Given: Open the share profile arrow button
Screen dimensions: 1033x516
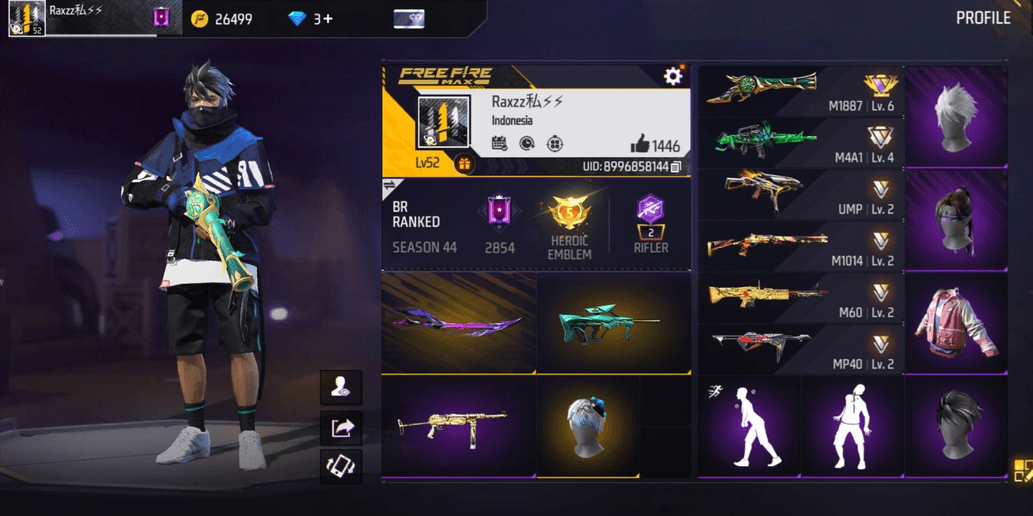Looking at the screenshot, I should click(x=341, y=428).
